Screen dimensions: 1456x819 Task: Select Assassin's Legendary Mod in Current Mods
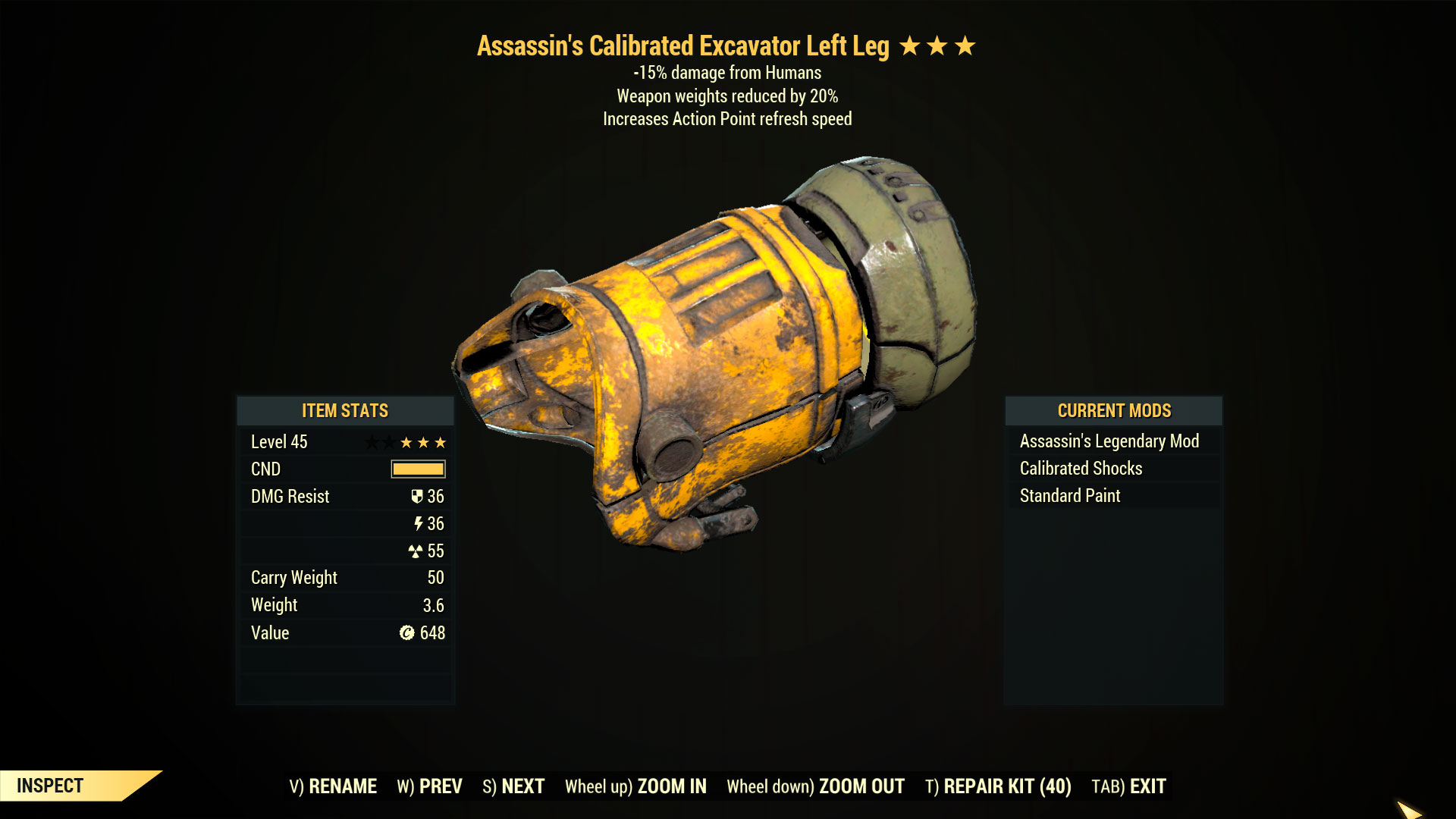coord(1109,441)
